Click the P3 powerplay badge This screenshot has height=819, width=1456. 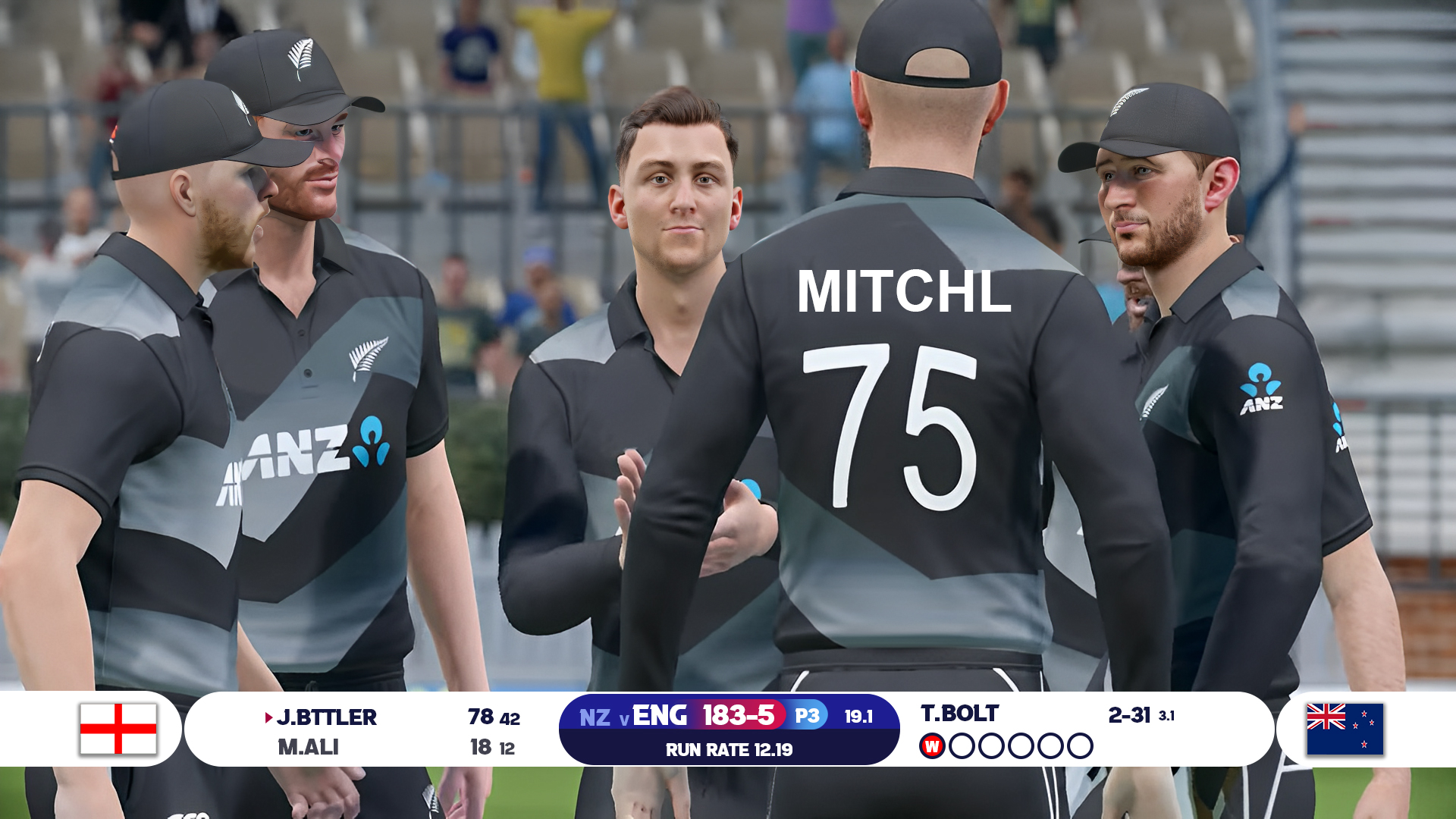pos(808,714)
